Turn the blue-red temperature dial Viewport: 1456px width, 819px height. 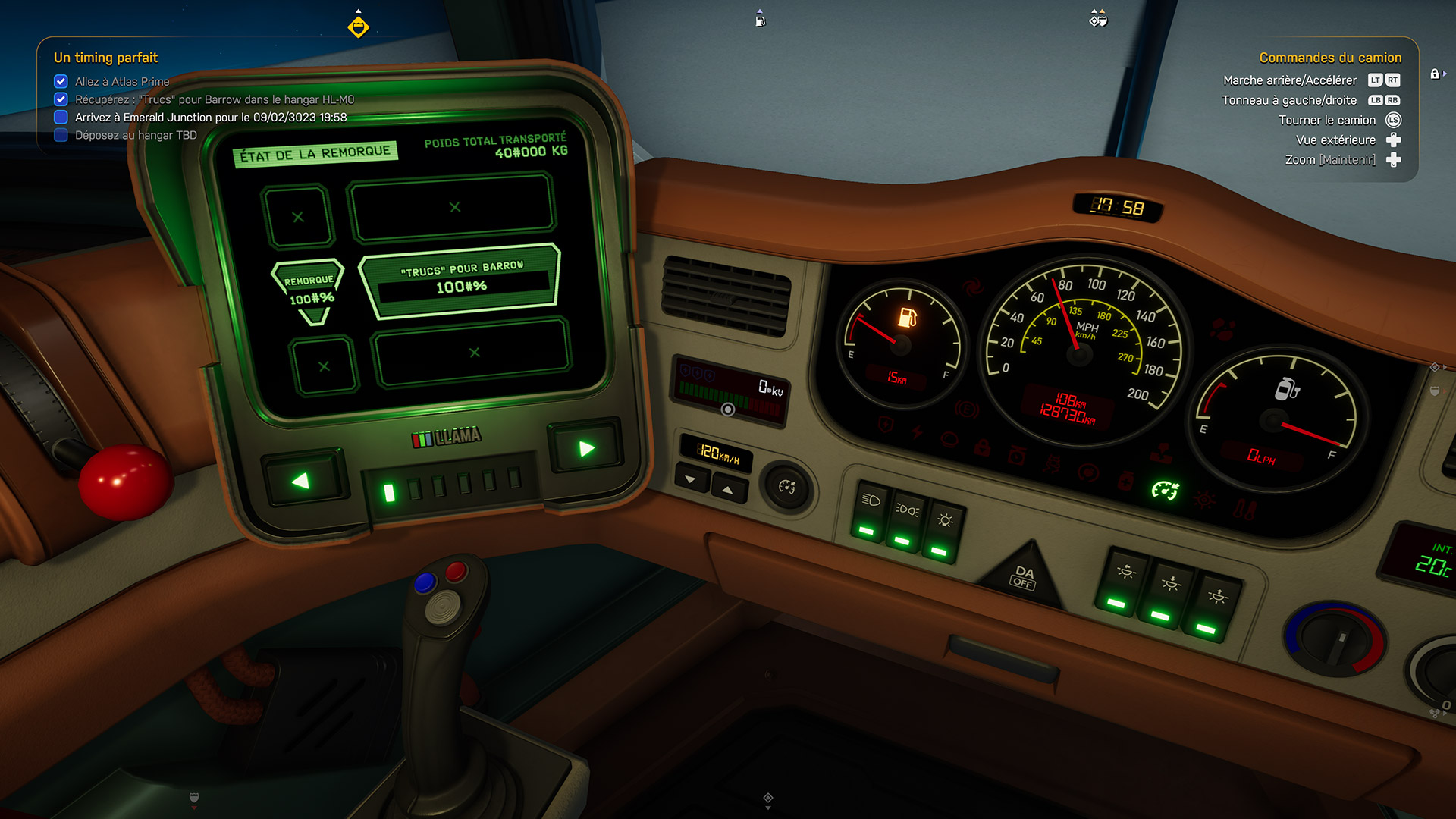(x=1335, y=637)
